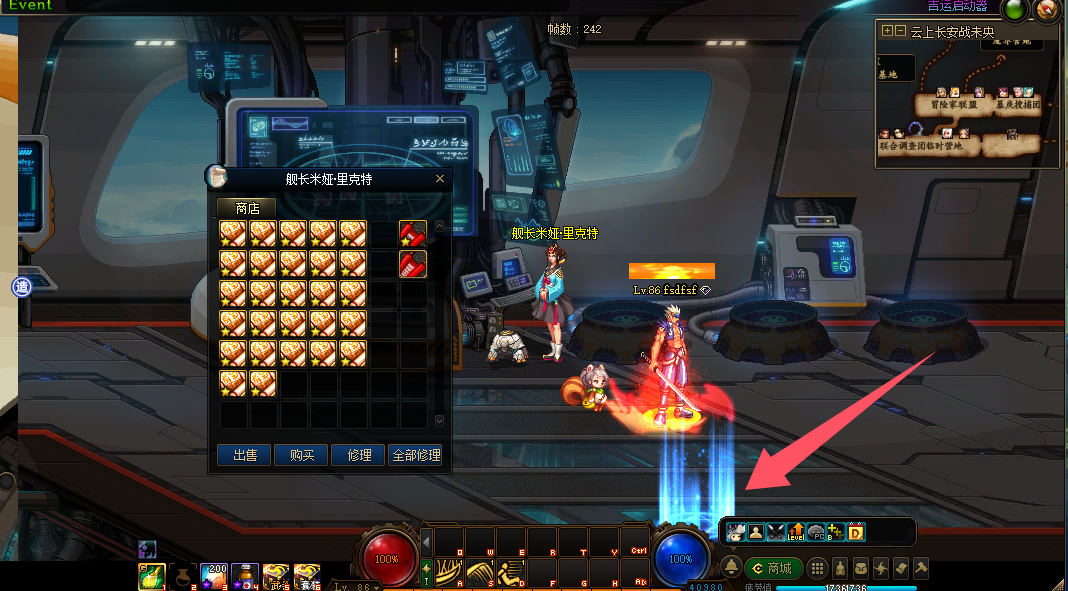The width and height of the screenshot is (1068, 591).
Task: Open the compass icon at top right
Action: tap(1046, 11)
